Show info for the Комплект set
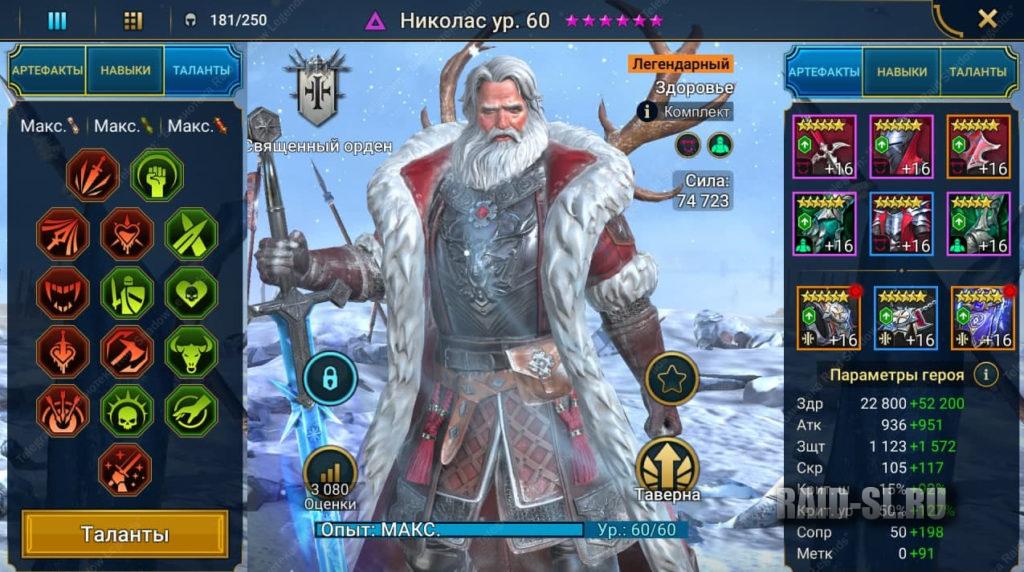This screenshot has width=1024, height=572. pyautogui.click(x=647, y=111)
